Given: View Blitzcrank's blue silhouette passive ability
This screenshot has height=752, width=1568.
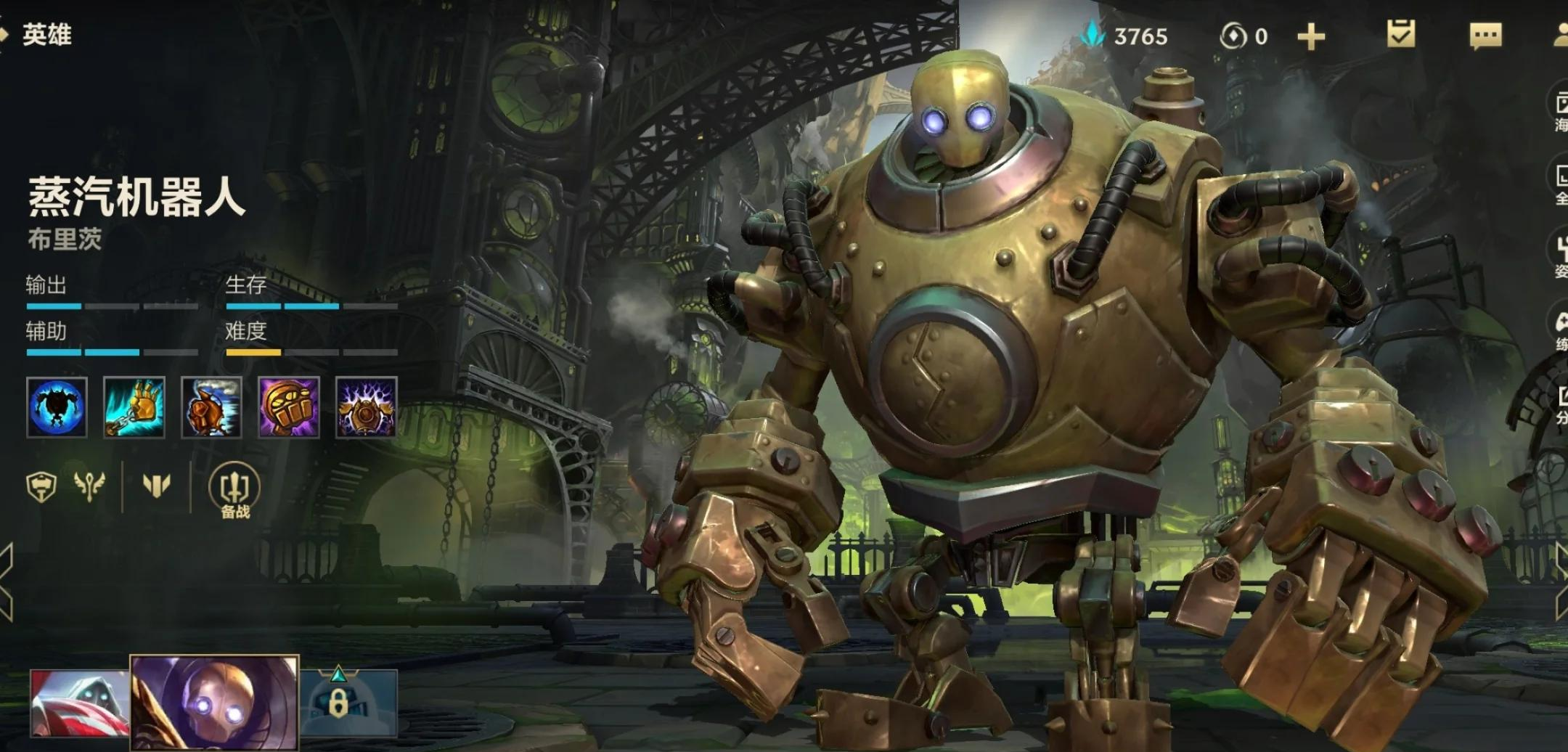Looking at the screenshot, I should click(x=57, y=407).
